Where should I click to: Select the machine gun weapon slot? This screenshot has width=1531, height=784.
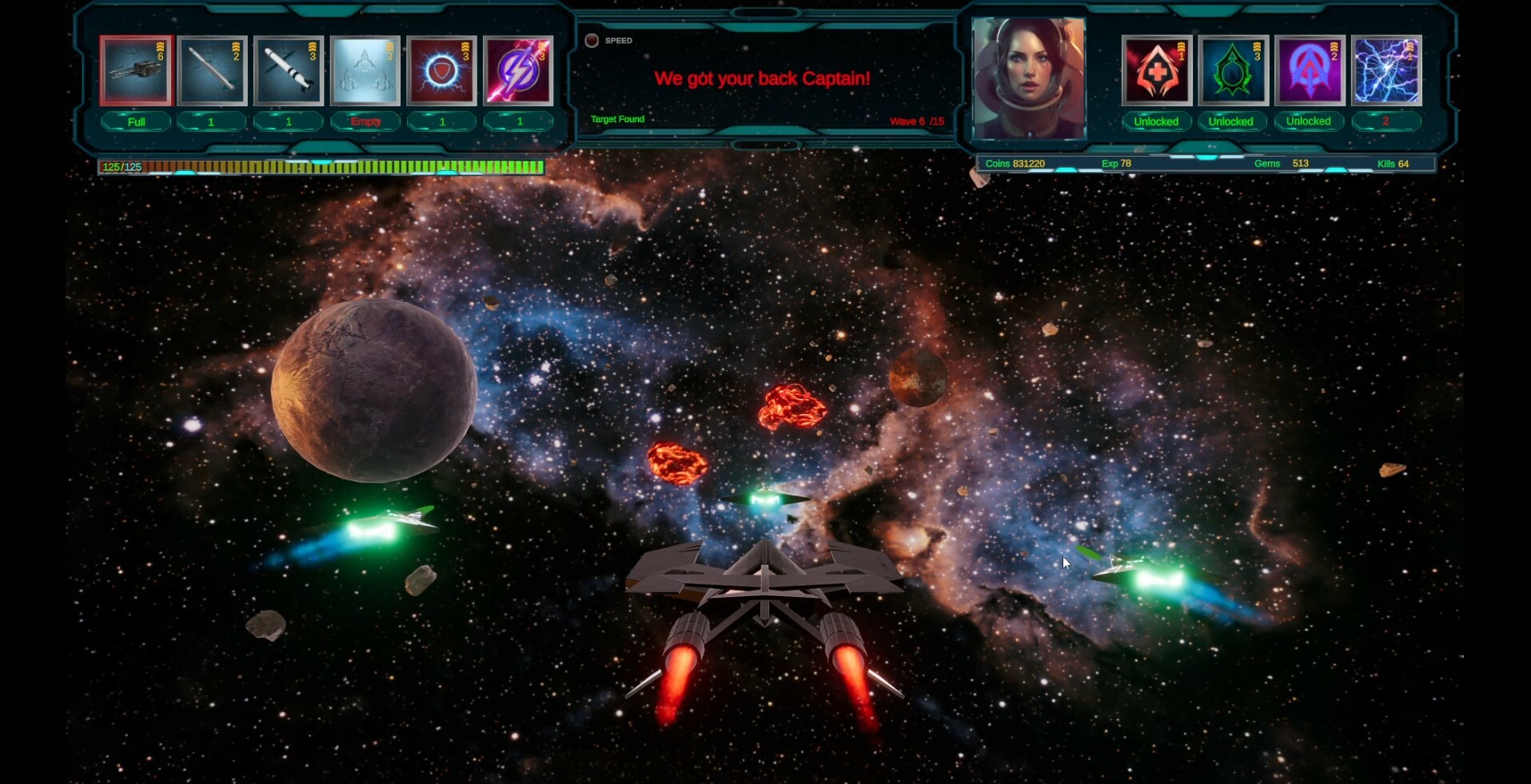pyautogui.click(x=136, y=70)
